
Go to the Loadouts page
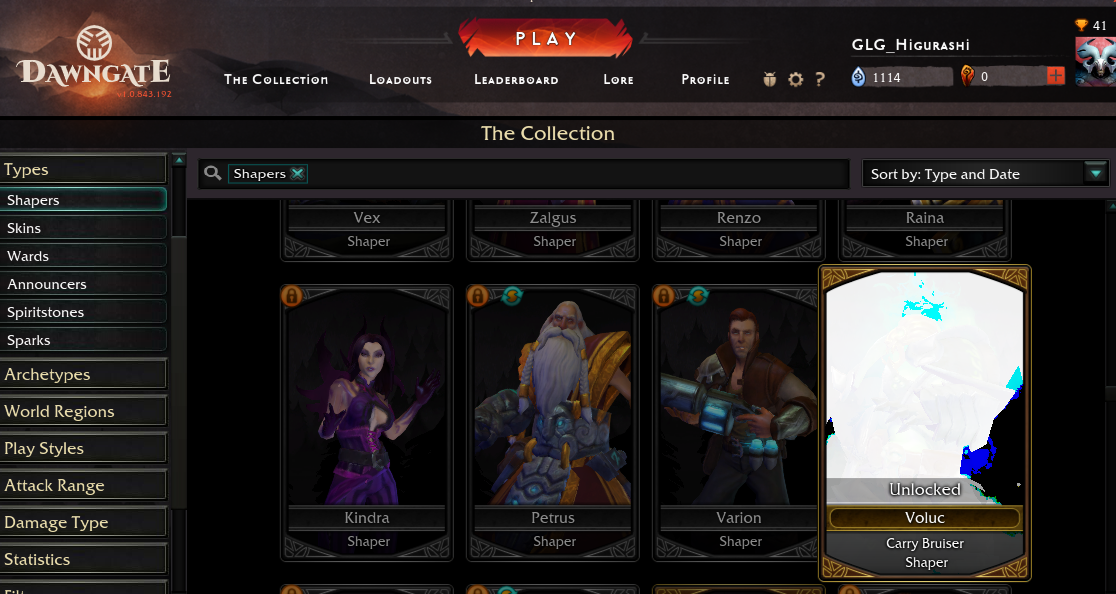click(x=400, y=80)
